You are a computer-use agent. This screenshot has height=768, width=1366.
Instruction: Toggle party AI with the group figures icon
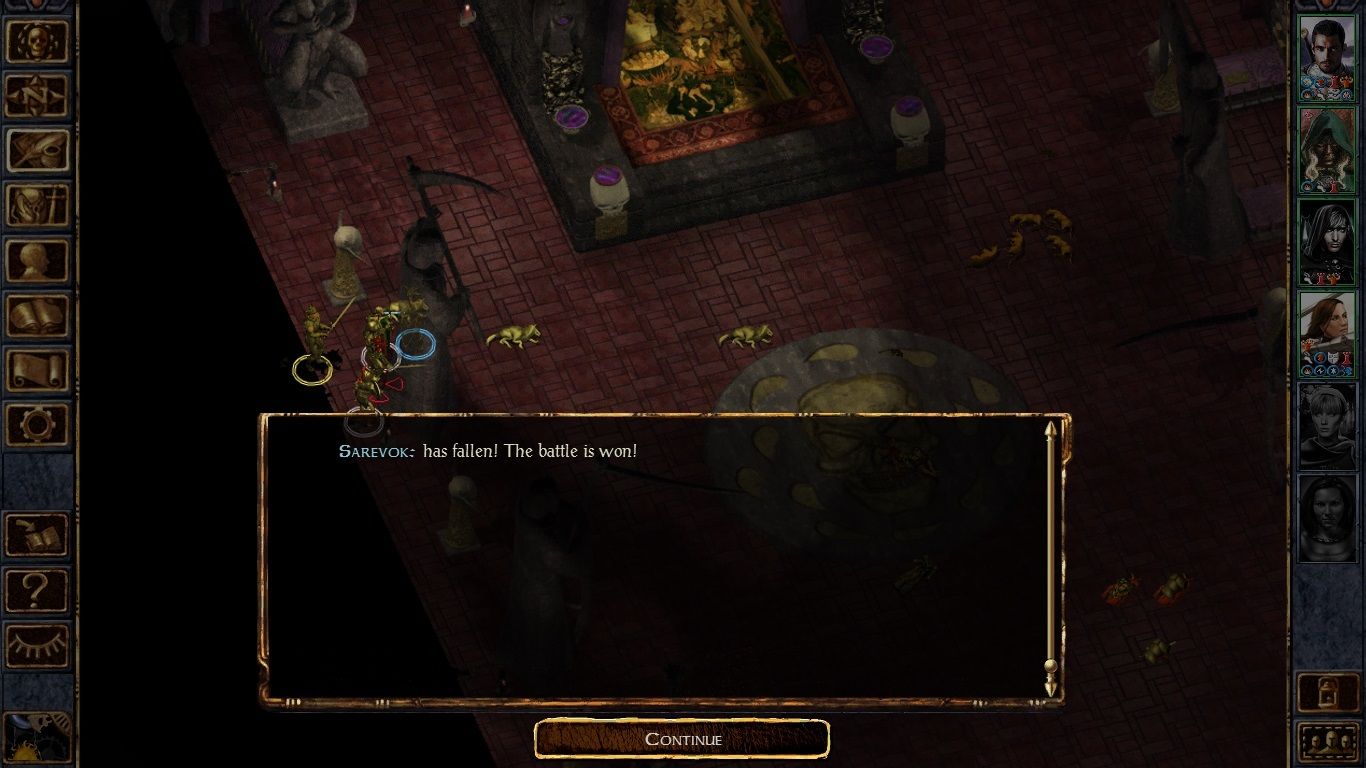tap(1329, 741)
